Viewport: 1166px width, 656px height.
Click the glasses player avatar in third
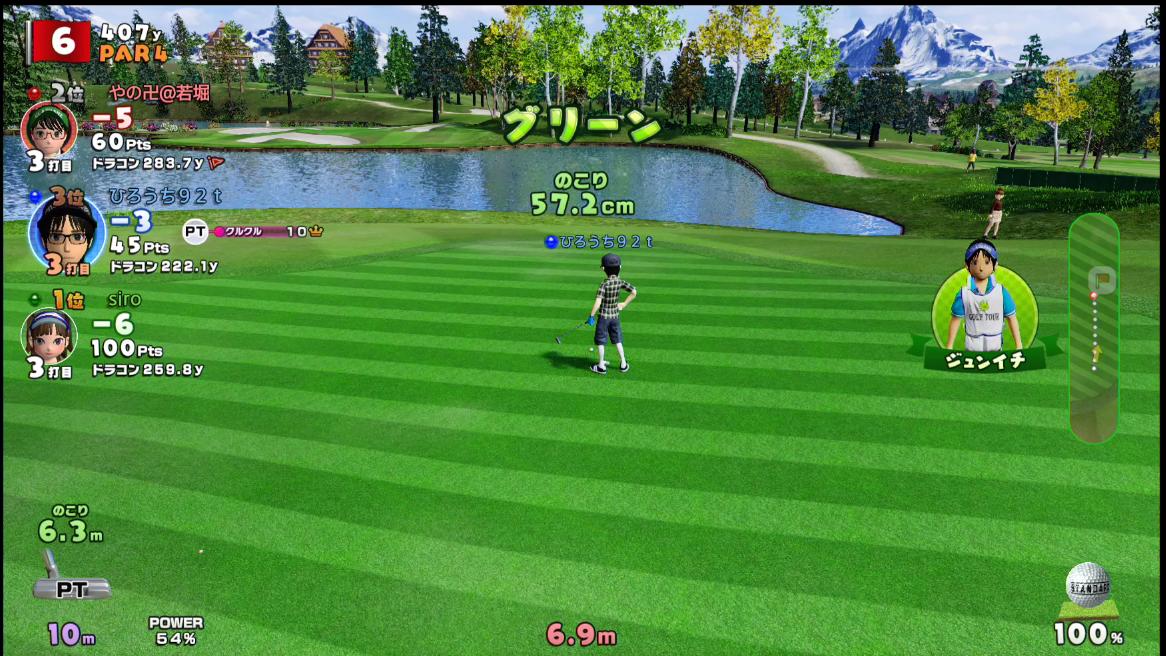click(65, 231)
